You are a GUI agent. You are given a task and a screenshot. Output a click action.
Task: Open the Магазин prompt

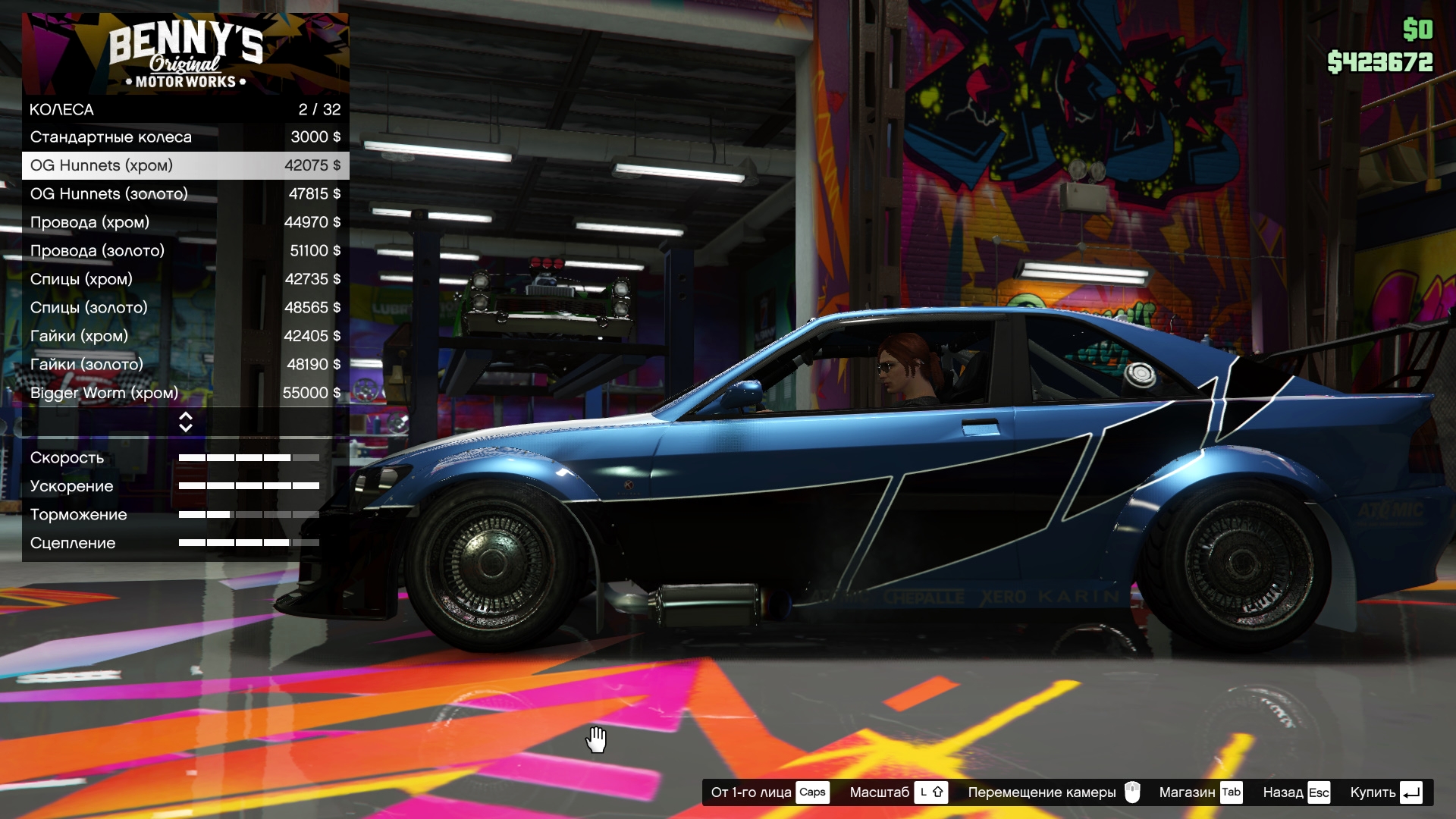coord(1200,792)
